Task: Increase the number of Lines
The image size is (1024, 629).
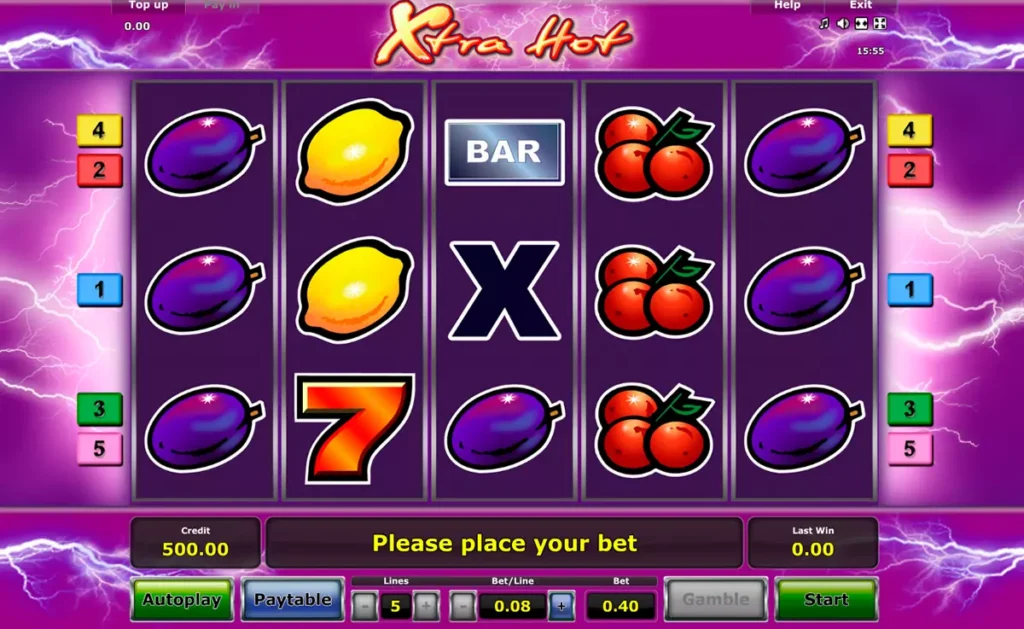Action: tap(426, 605)
